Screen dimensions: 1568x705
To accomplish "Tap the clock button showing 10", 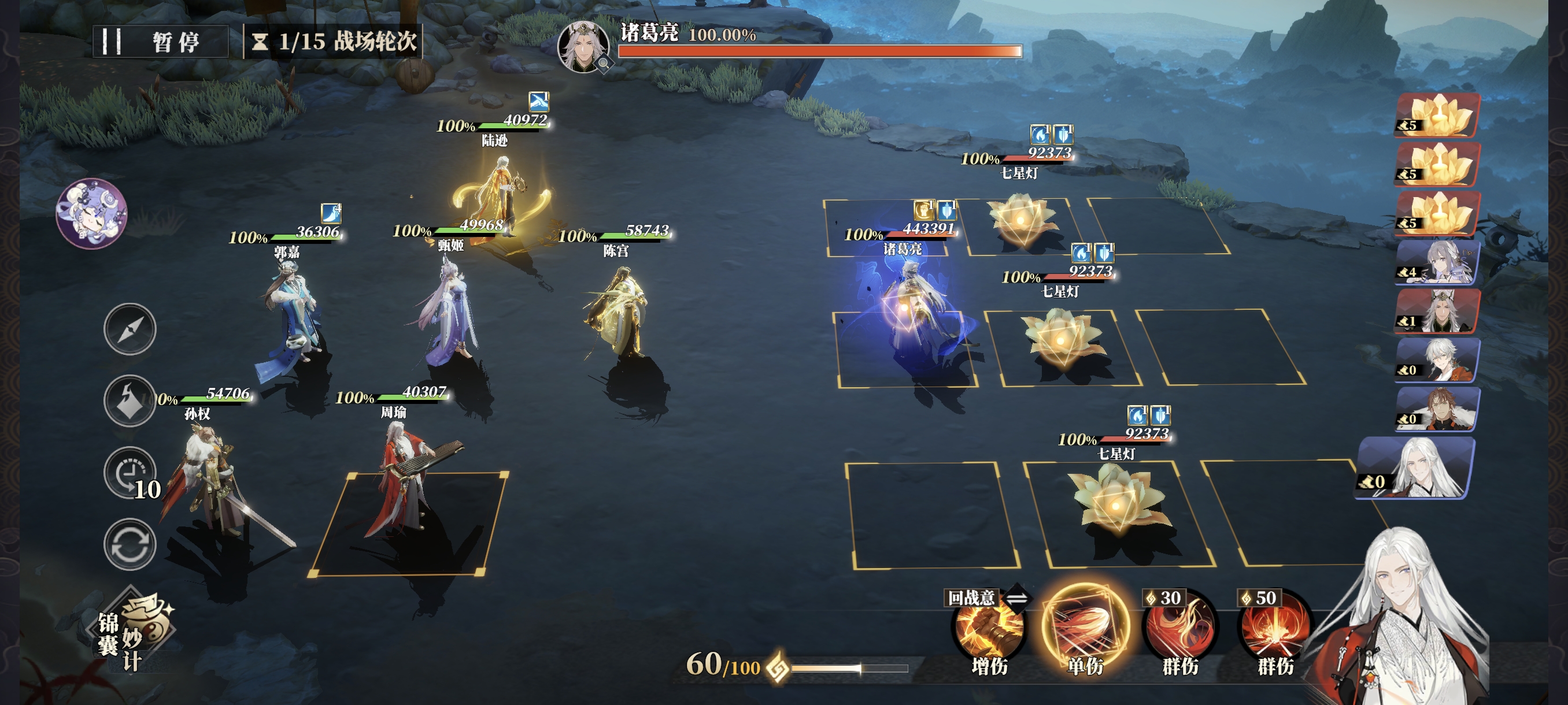I will [130, 473].
